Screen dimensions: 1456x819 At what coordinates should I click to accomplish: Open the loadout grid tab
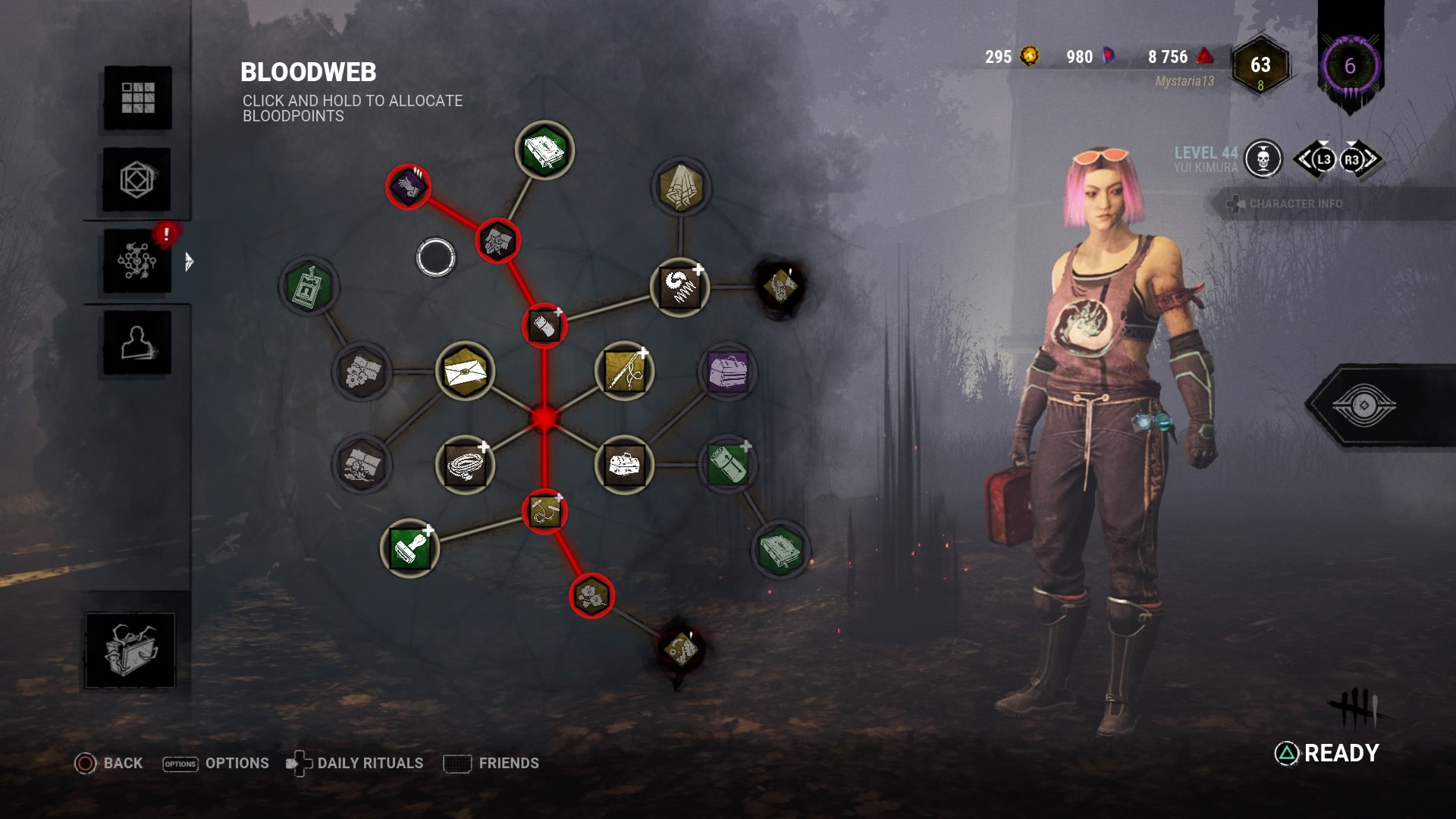coord(137,98)
